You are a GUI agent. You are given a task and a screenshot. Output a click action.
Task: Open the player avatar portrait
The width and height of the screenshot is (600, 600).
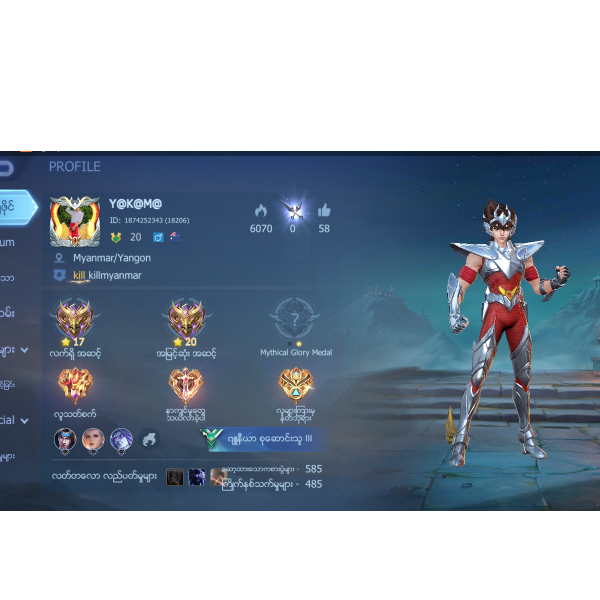pyautogui.click(x=75, y=221)
